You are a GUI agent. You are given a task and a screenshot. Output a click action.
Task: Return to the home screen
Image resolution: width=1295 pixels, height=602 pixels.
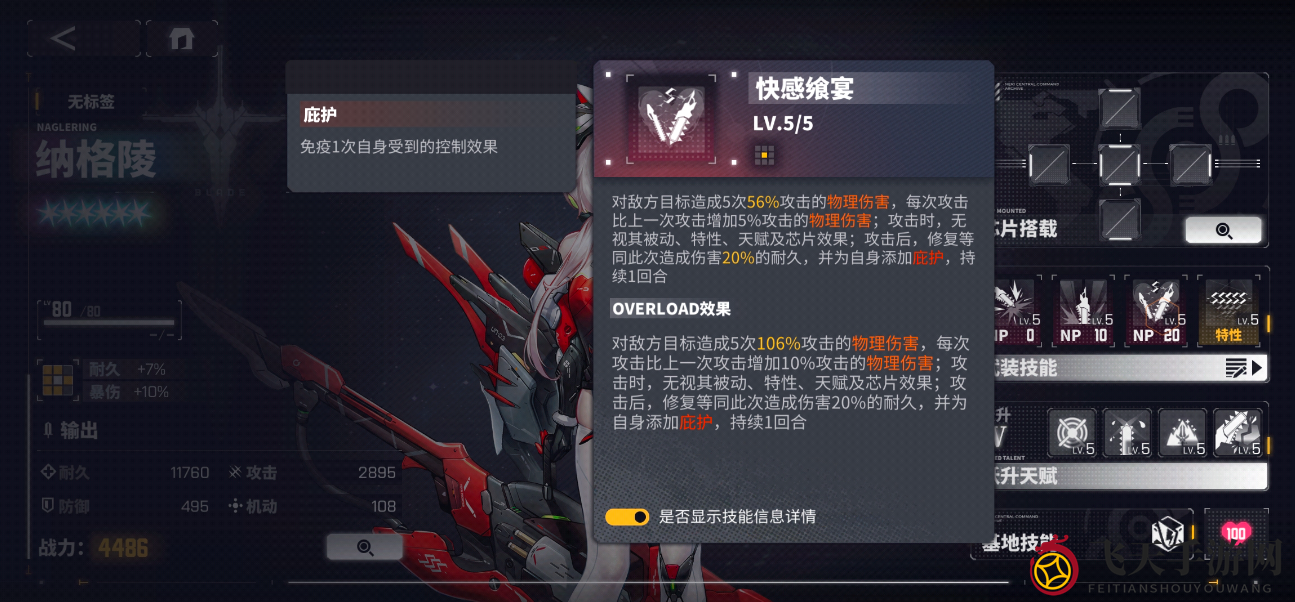181,39
